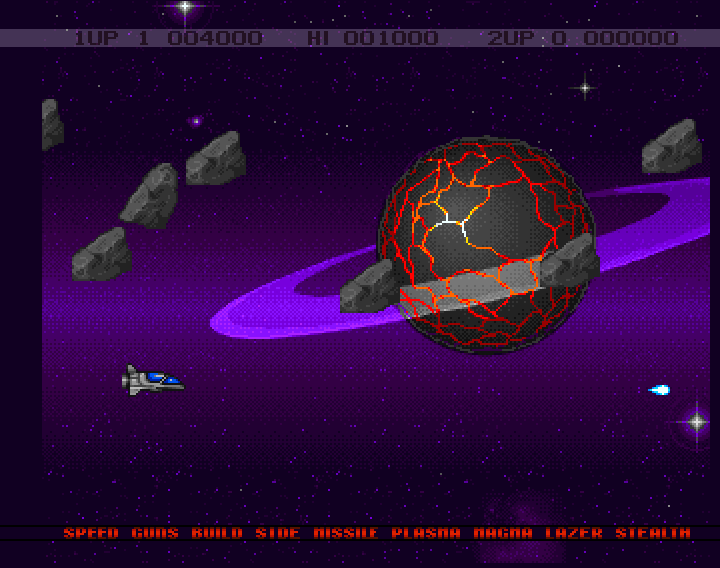
Task: Click the LAZER power-up label
Action: pyautogui.click(x=574, y=534)
